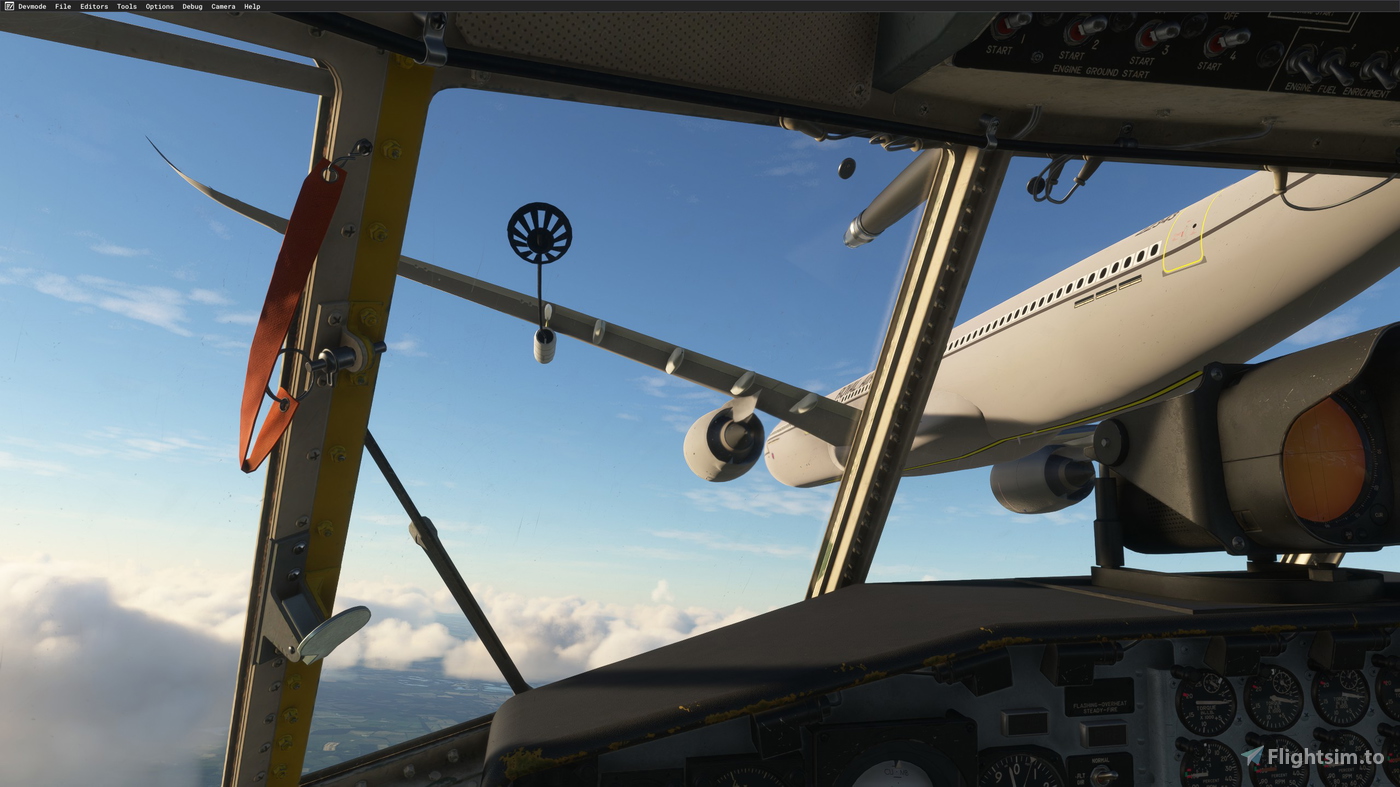Flip the ALT AIR switch to NORMAL

1101,773
